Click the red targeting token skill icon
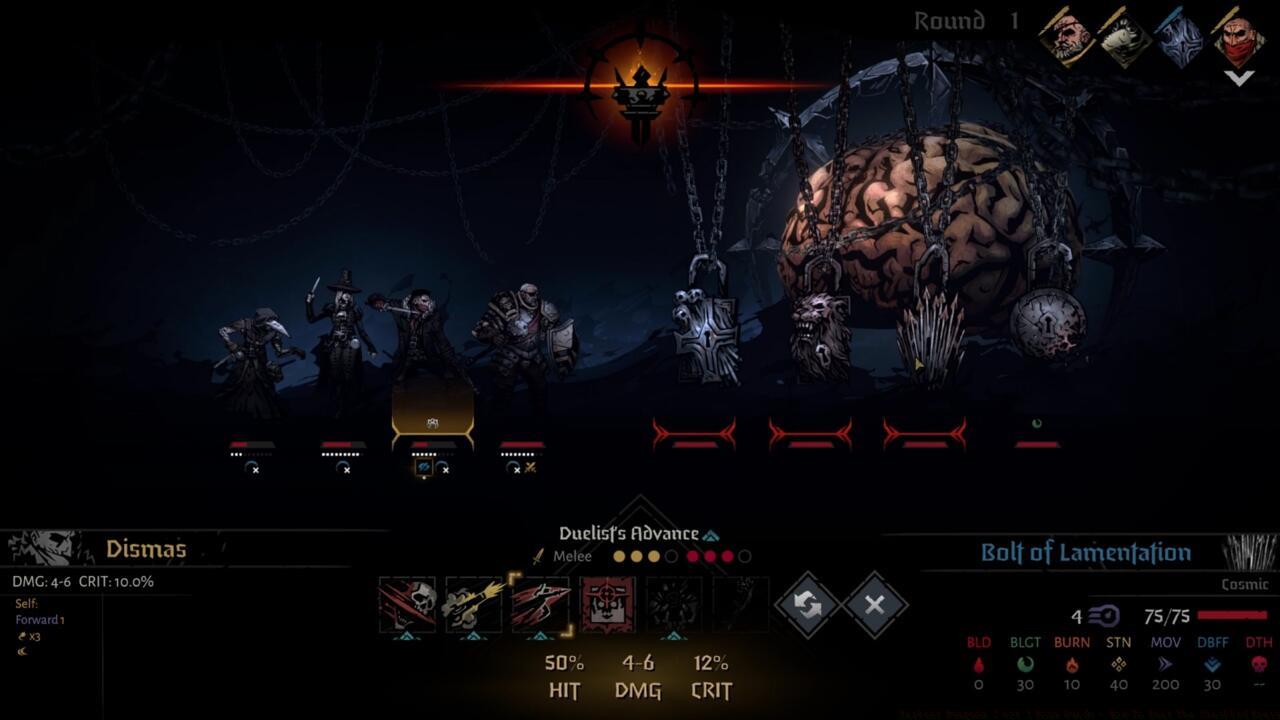Image resolution: width=1280 pixels, height=720 pixels. tap(606, 604)
